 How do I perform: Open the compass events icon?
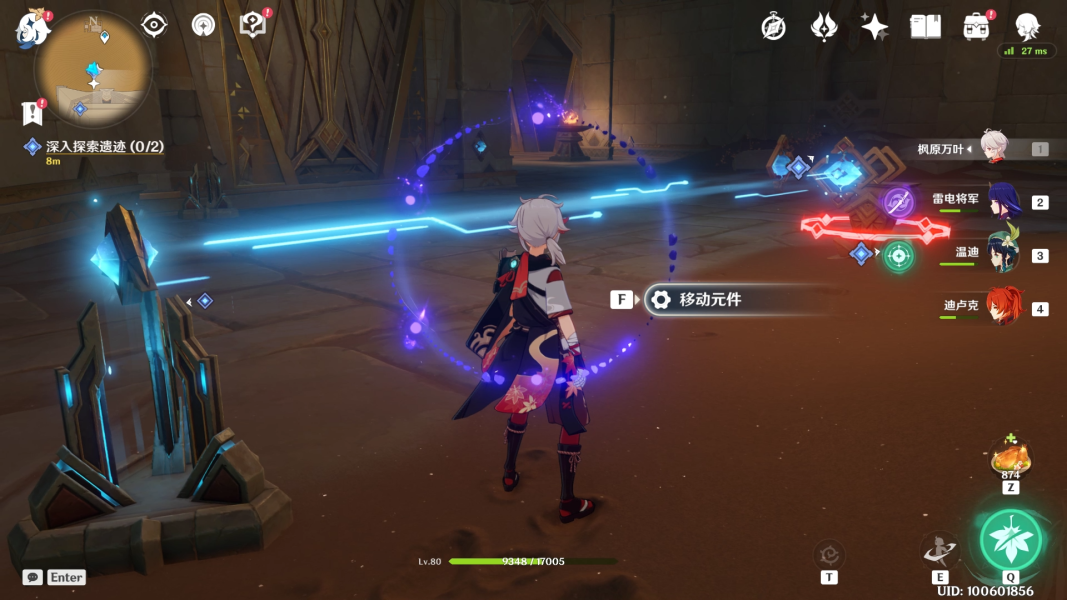(773, 27)
